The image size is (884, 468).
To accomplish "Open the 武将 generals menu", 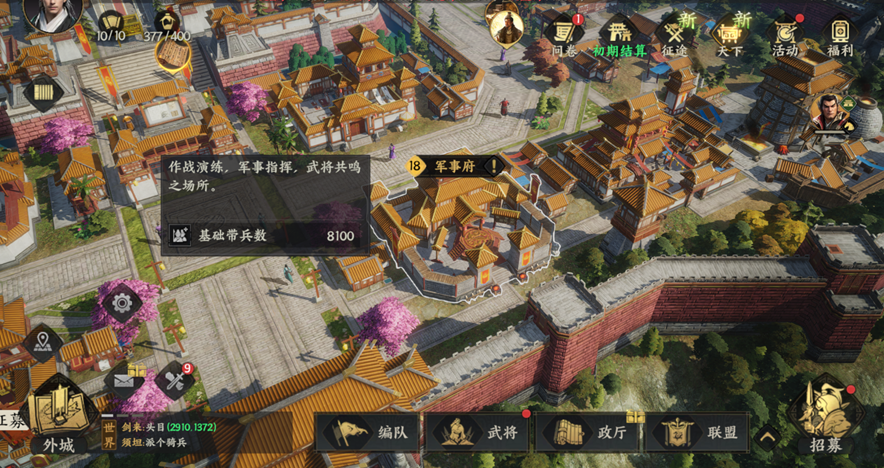I will coord(476,432).
